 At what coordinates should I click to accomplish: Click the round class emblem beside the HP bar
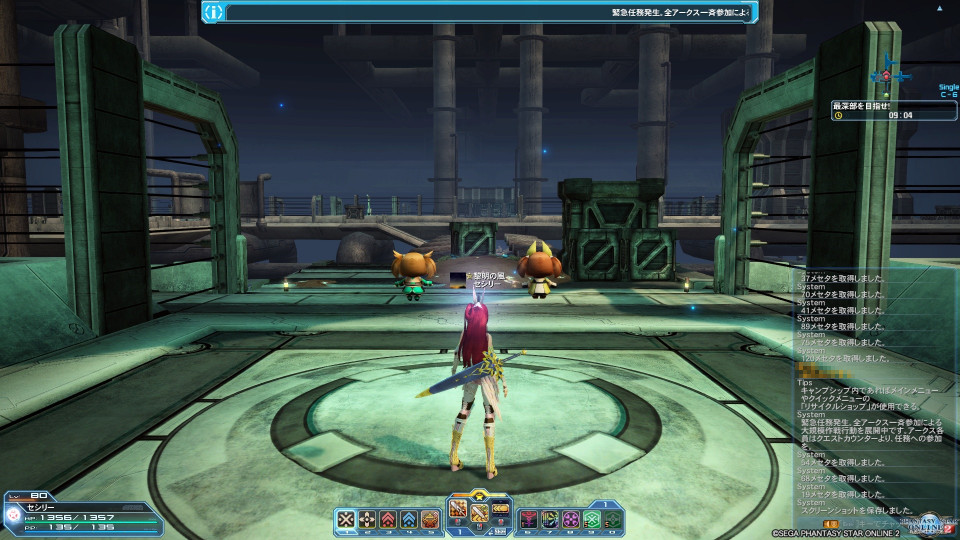coord(12,516)
